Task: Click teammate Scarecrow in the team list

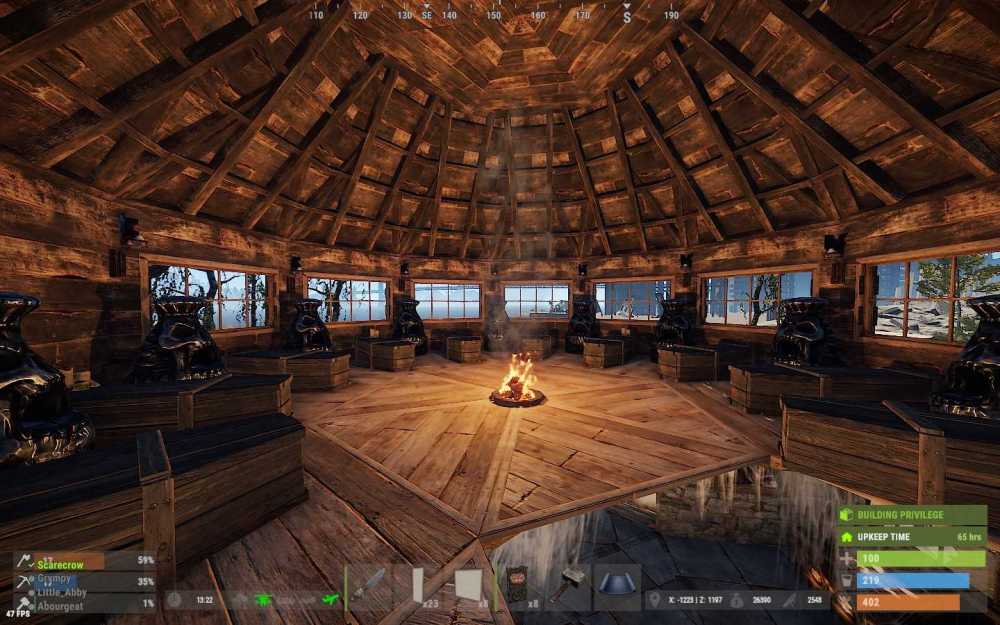Action: tap(59, 561)
